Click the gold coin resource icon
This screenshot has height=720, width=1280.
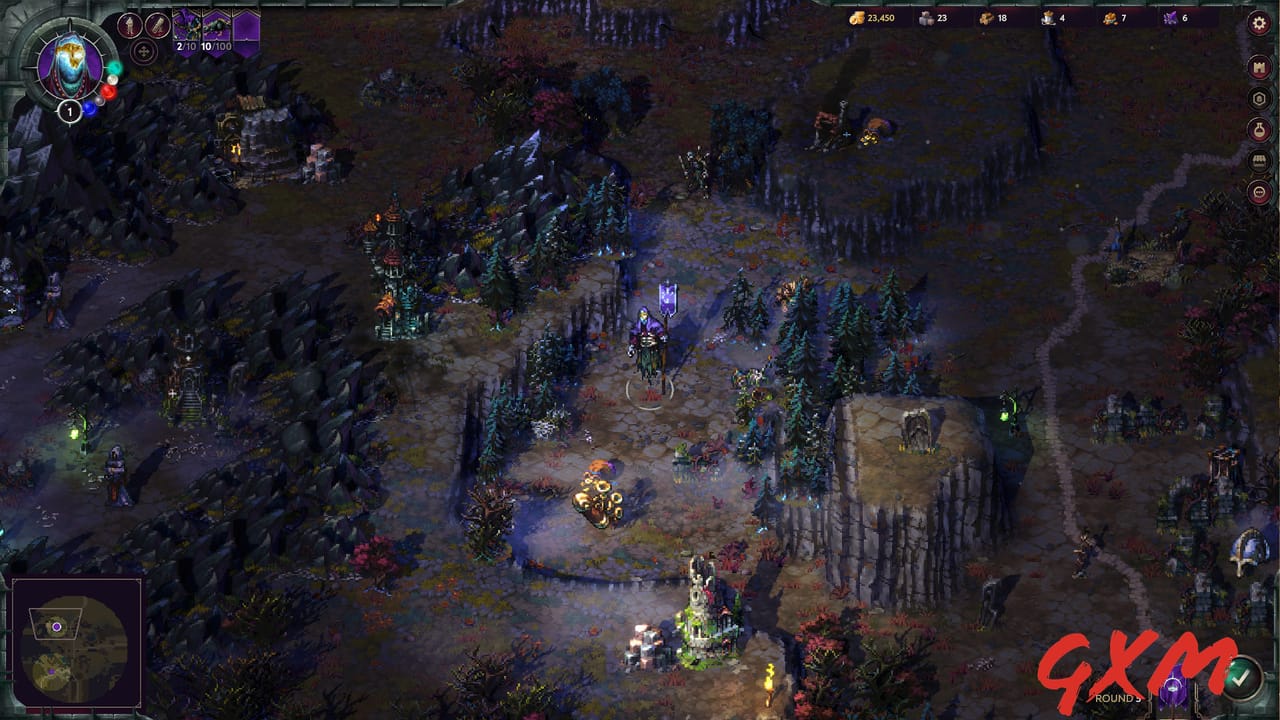point(857,17)
